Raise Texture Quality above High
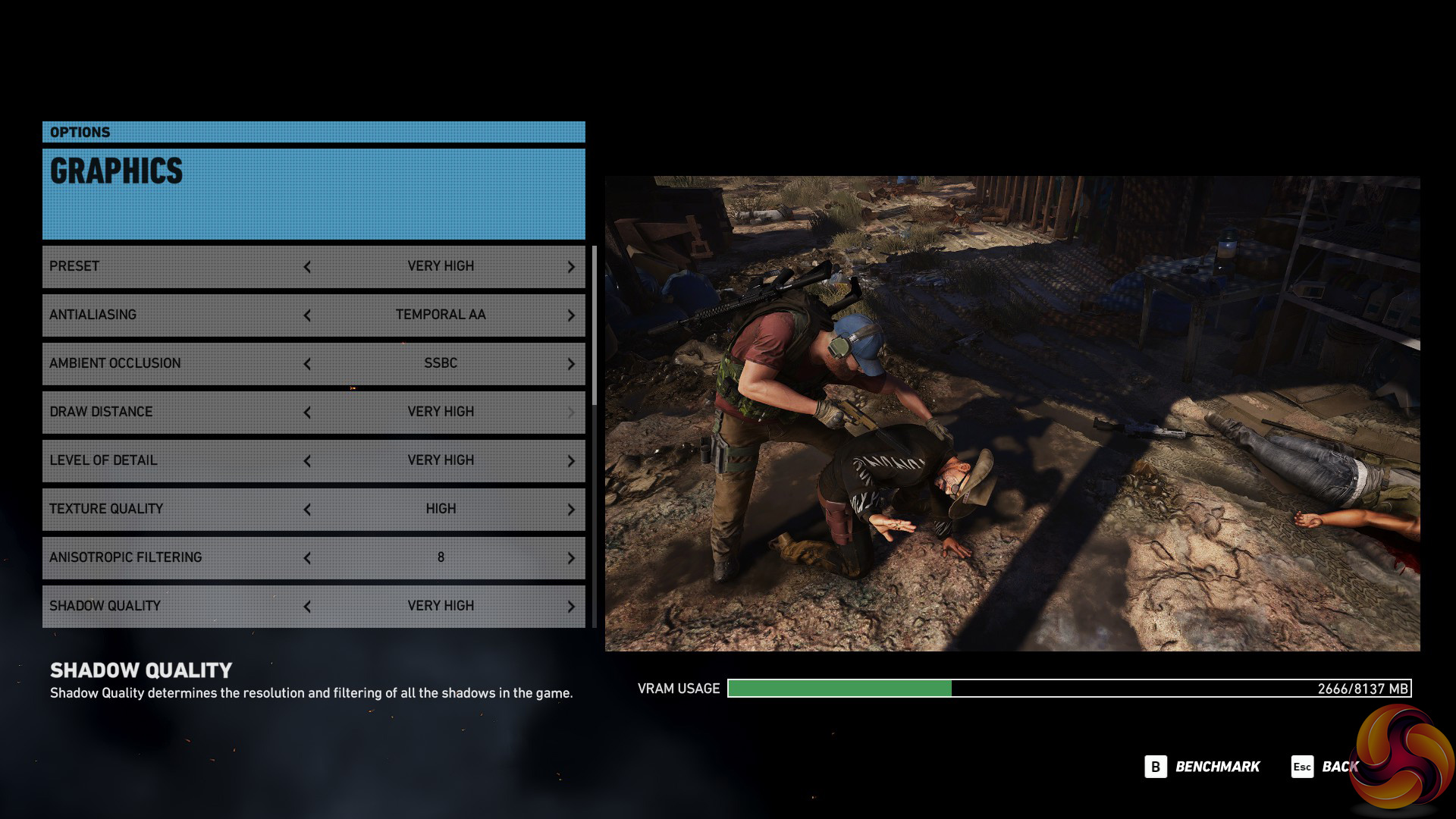 click(x=571, y=510)
